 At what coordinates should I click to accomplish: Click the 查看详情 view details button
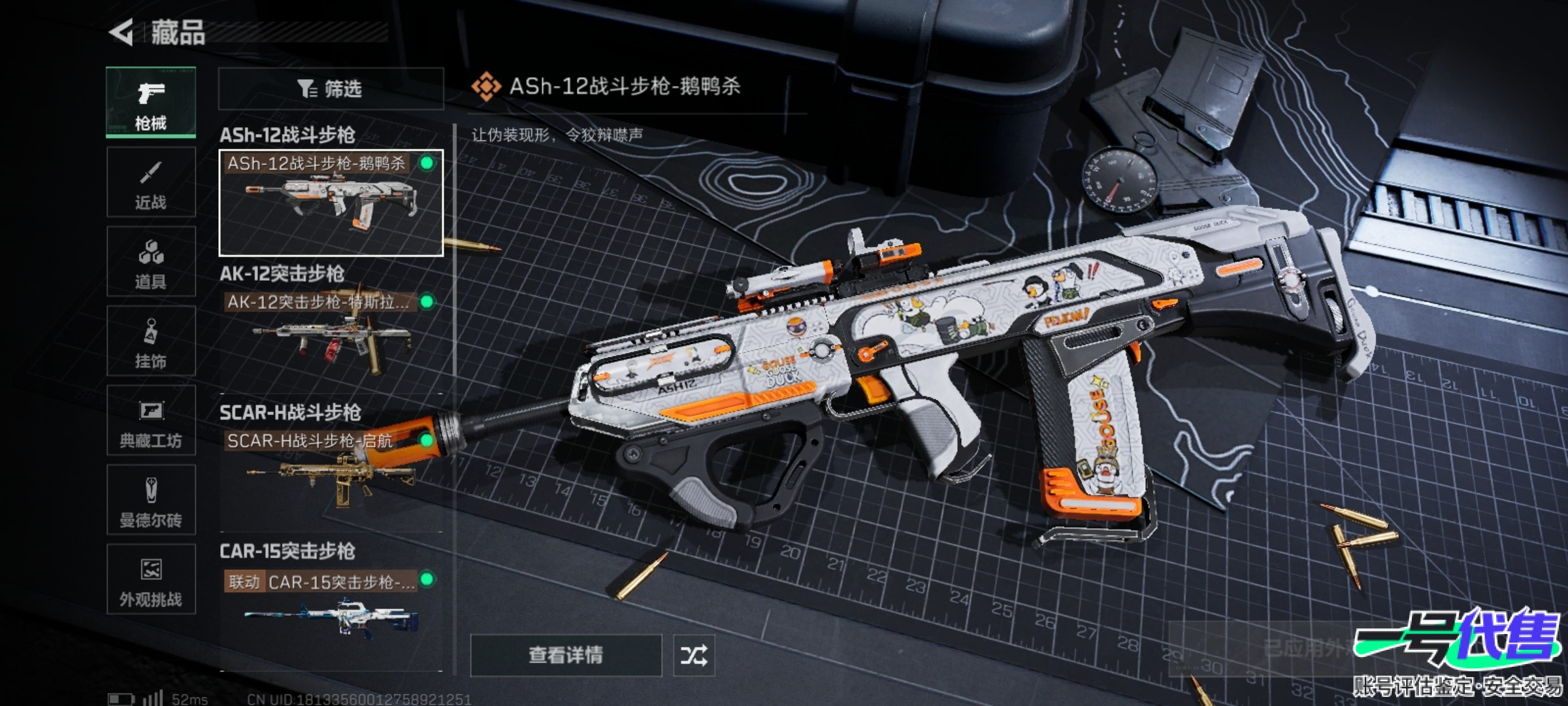click(566, 655)
